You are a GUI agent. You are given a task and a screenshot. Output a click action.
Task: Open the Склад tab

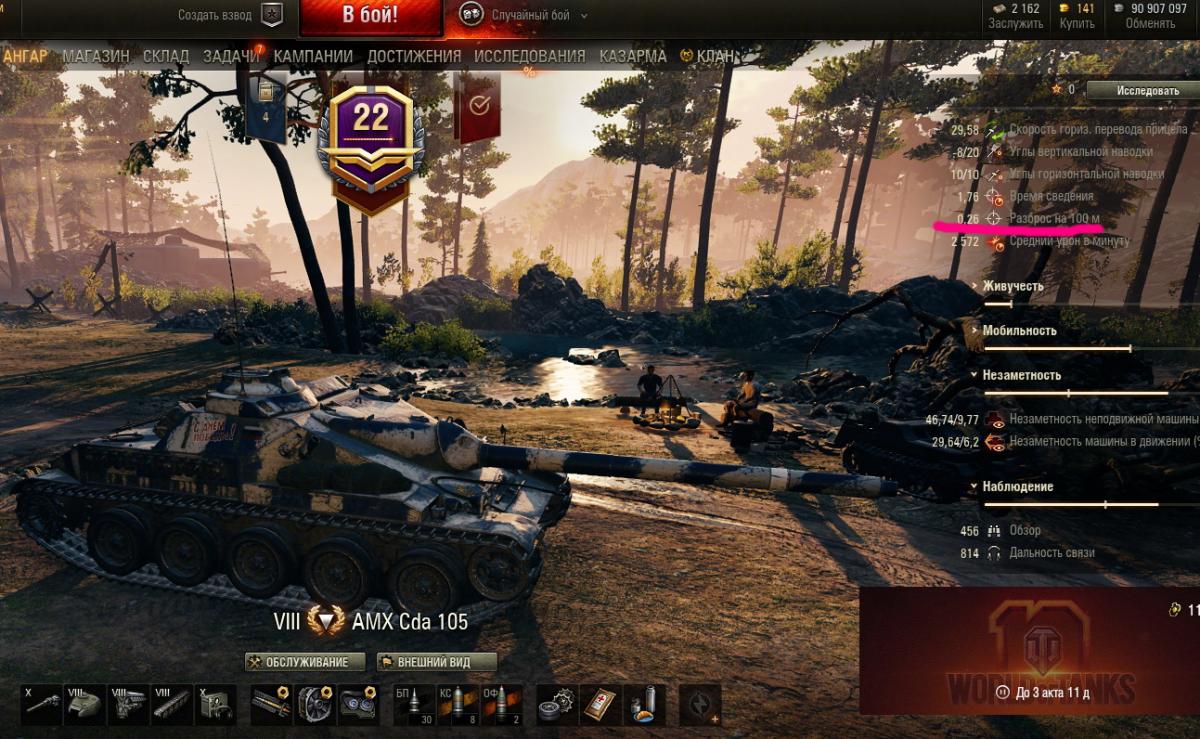[x=166, y=57]
